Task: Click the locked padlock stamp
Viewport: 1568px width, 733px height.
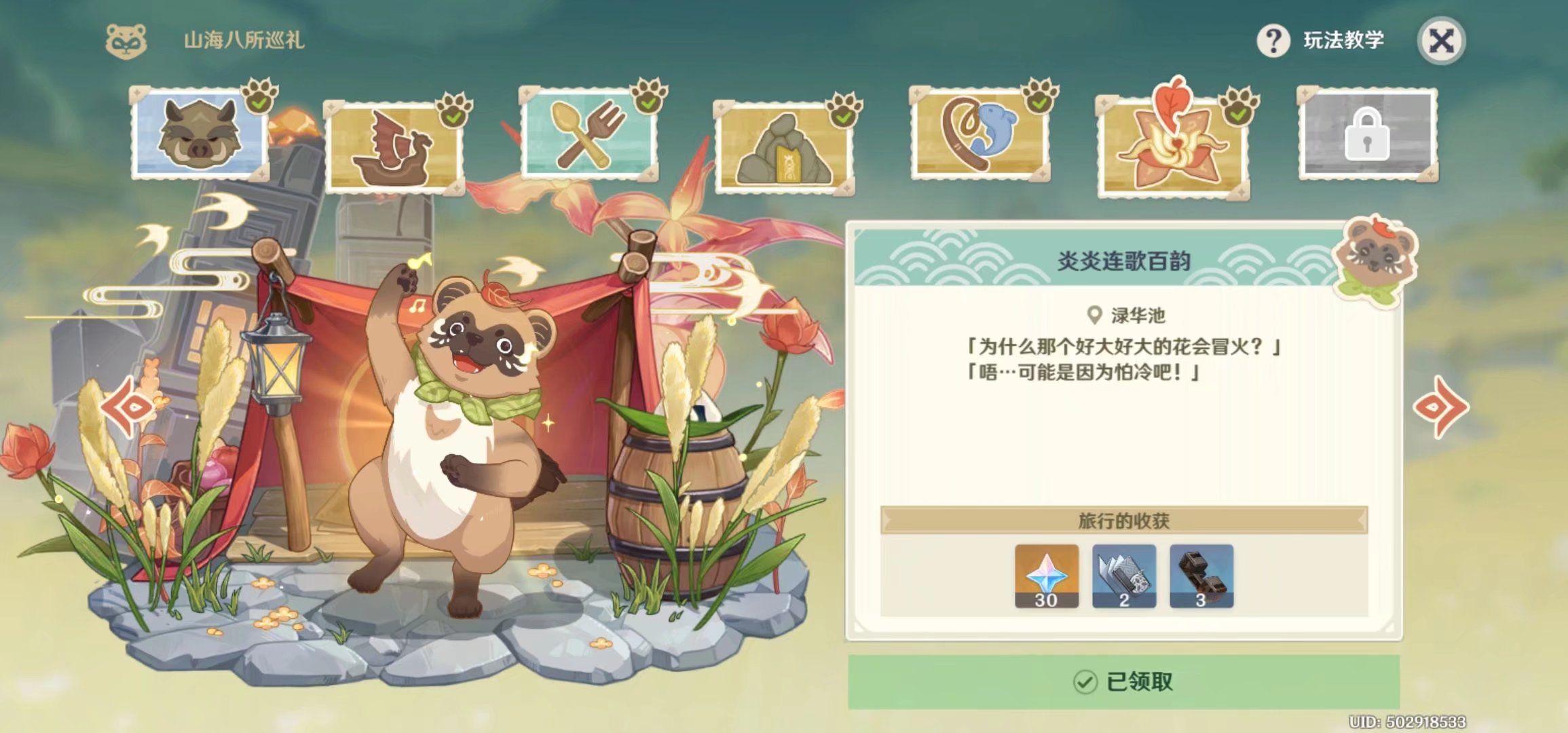Action: click(1367, 134)
